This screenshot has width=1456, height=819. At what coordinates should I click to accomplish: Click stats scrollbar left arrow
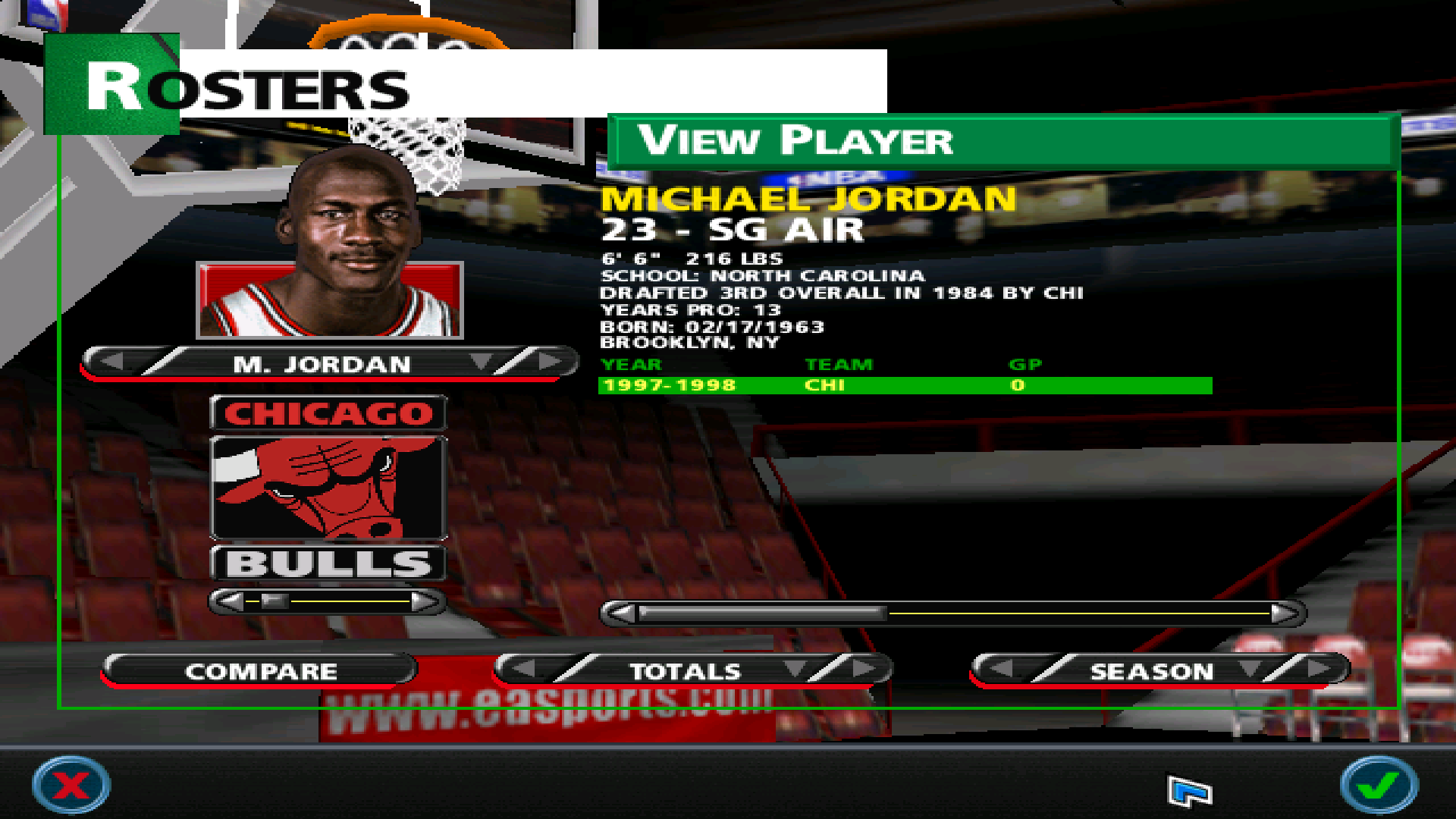tap(622, 613)
